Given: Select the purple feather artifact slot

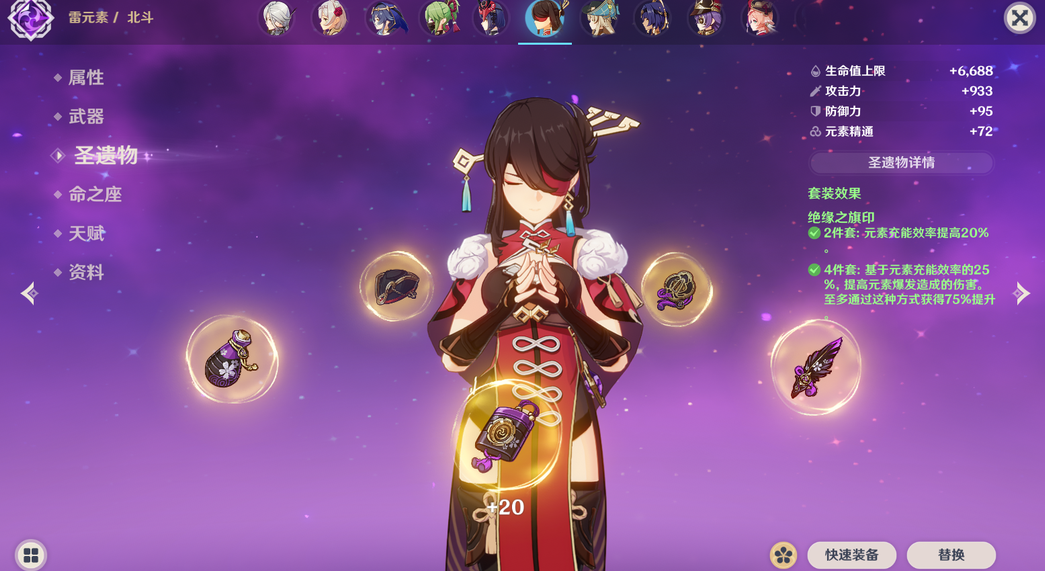Looking at the screenshot, I should (x=817, y=367).
